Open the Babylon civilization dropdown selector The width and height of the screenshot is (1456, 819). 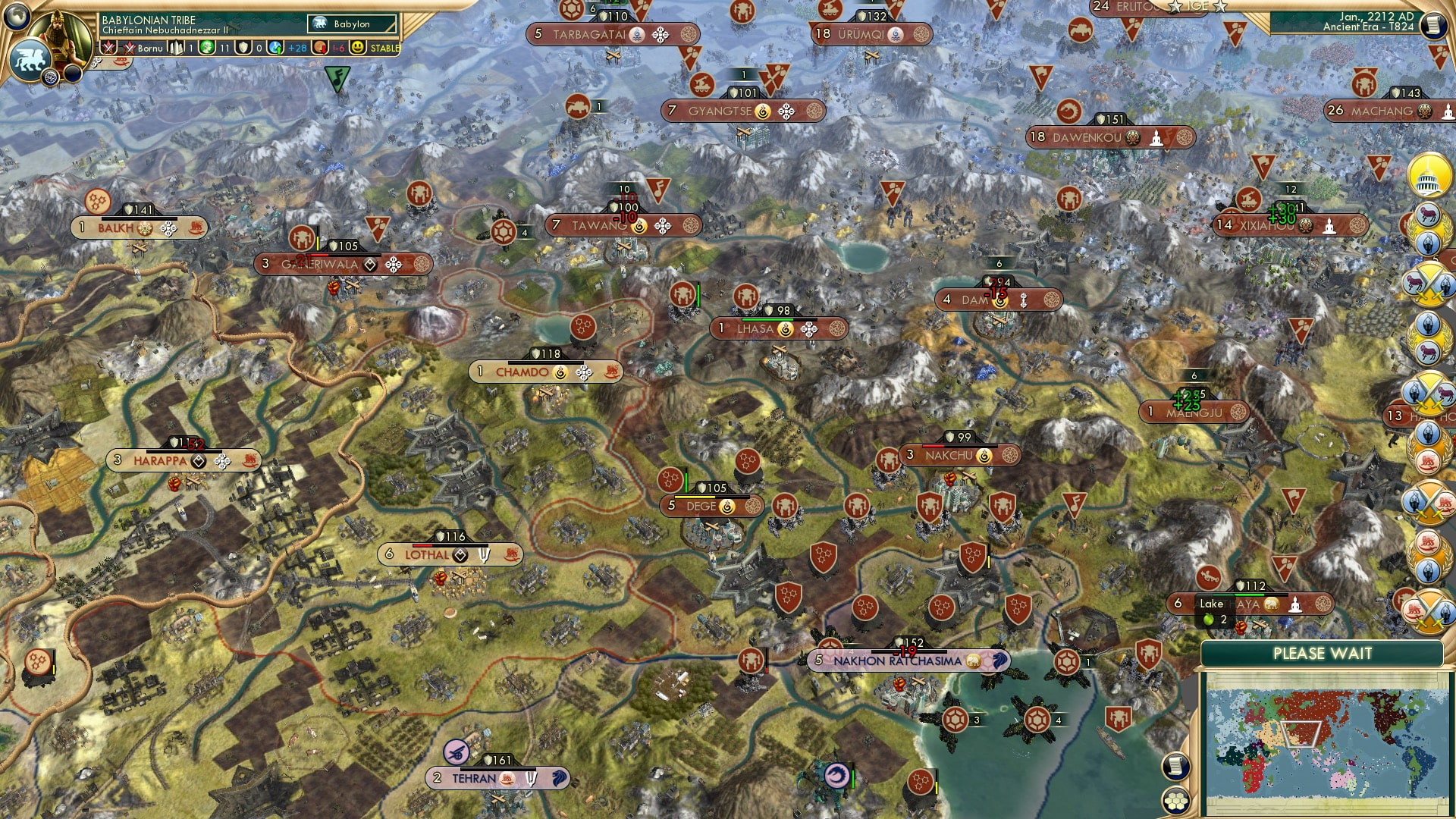coord(350,24)
